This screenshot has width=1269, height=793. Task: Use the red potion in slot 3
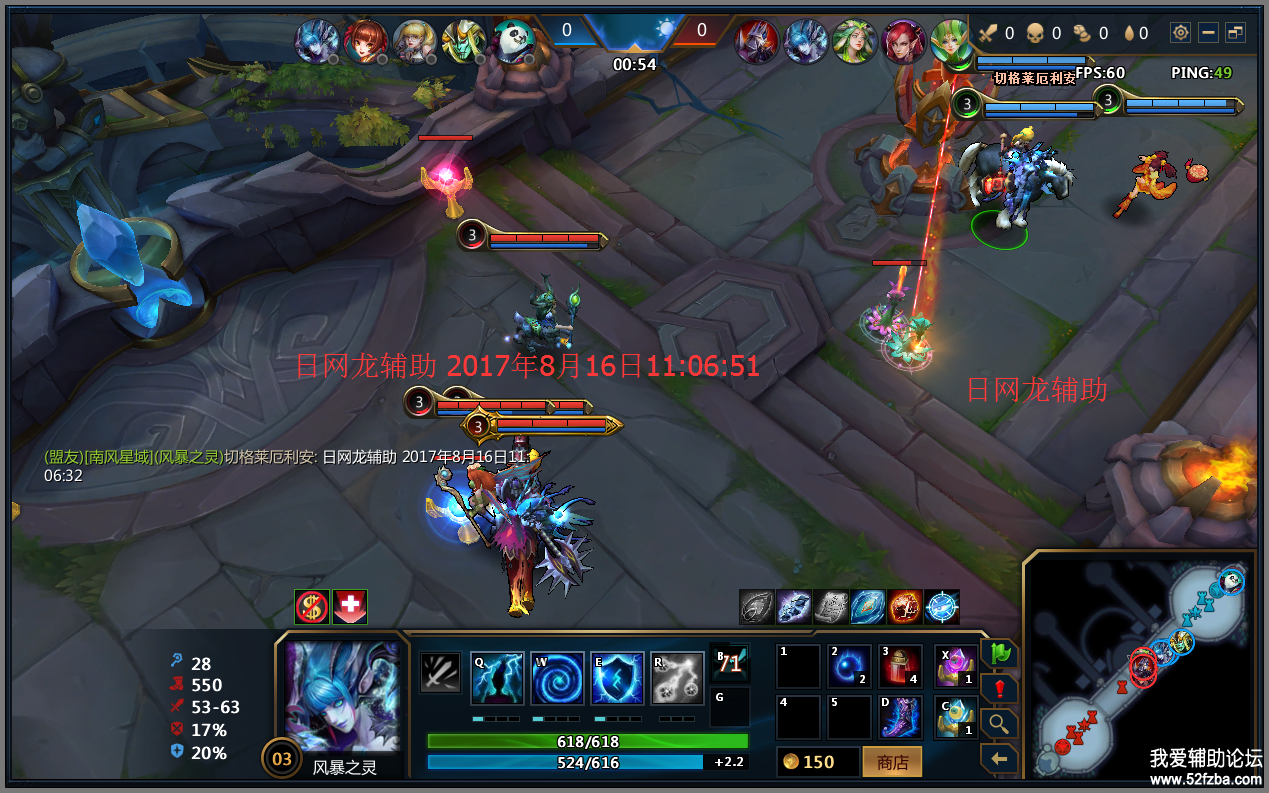901,667
